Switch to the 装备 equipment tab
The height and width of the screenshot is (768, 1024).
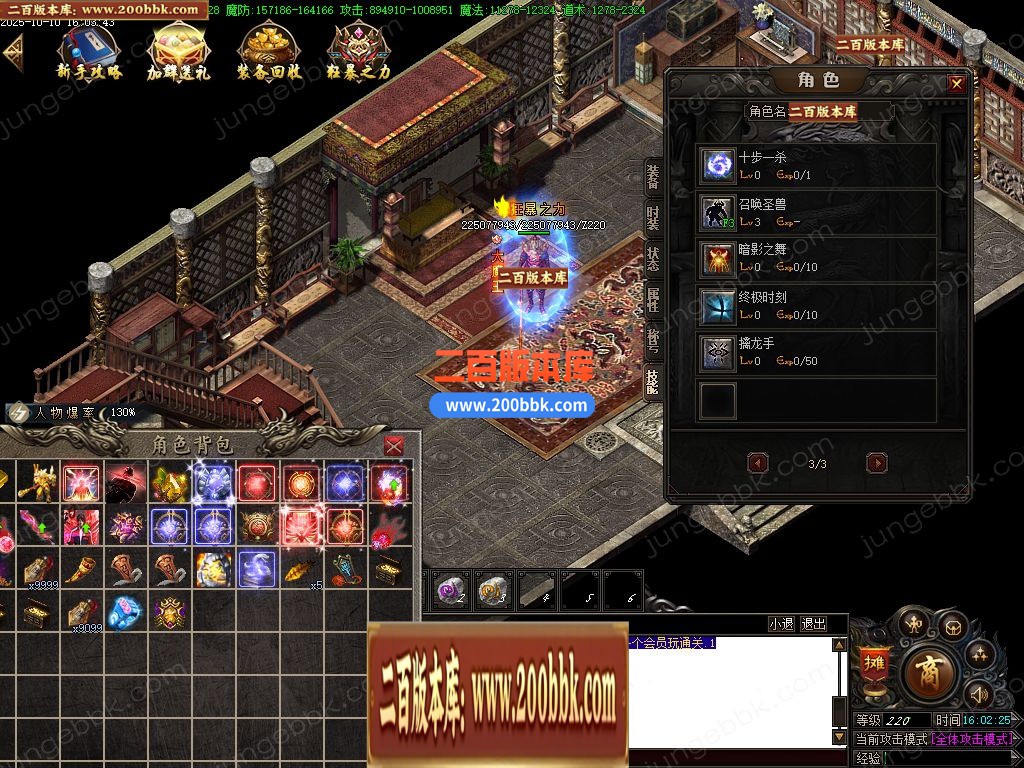[x=653, y=178]
